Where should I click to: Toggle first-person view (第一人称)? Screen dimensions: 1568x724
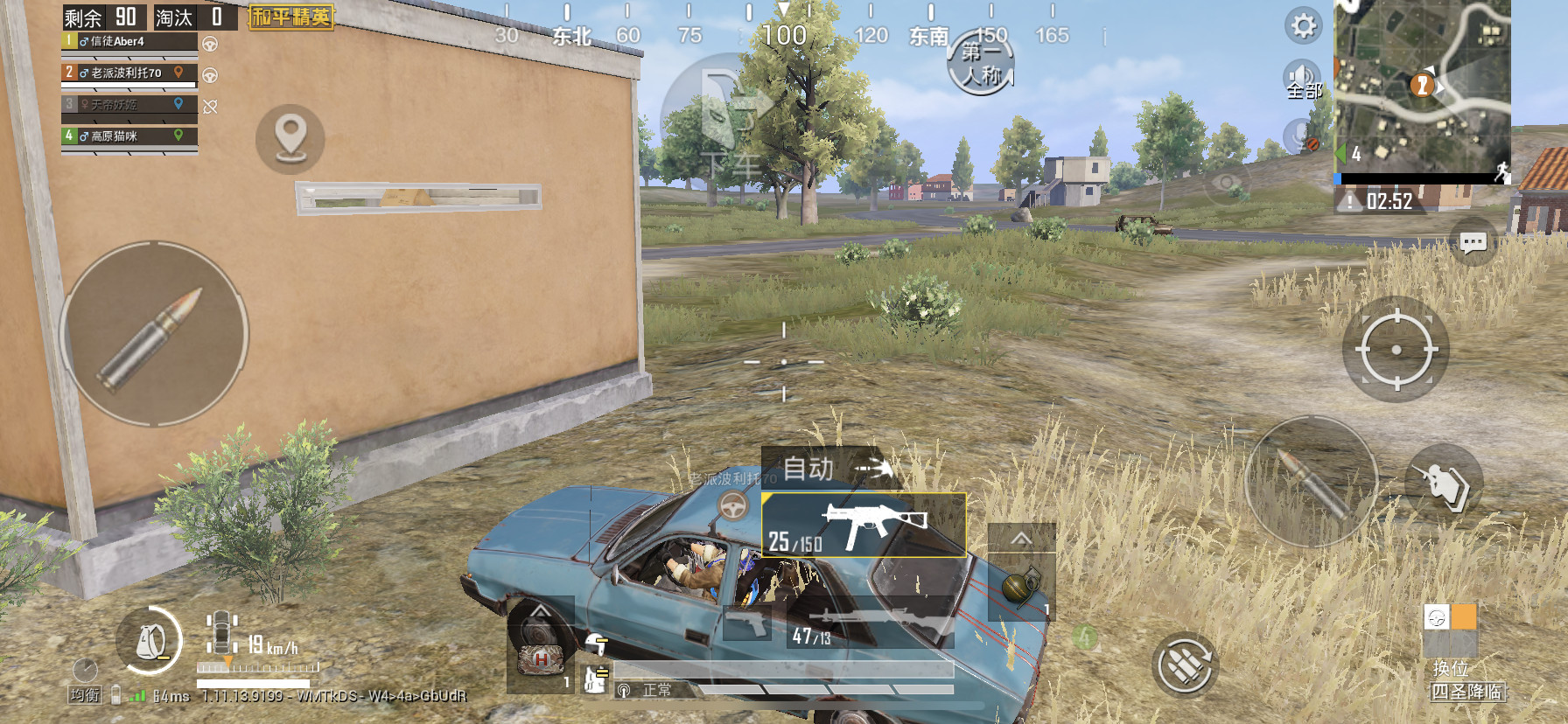(x=981, y=64)
